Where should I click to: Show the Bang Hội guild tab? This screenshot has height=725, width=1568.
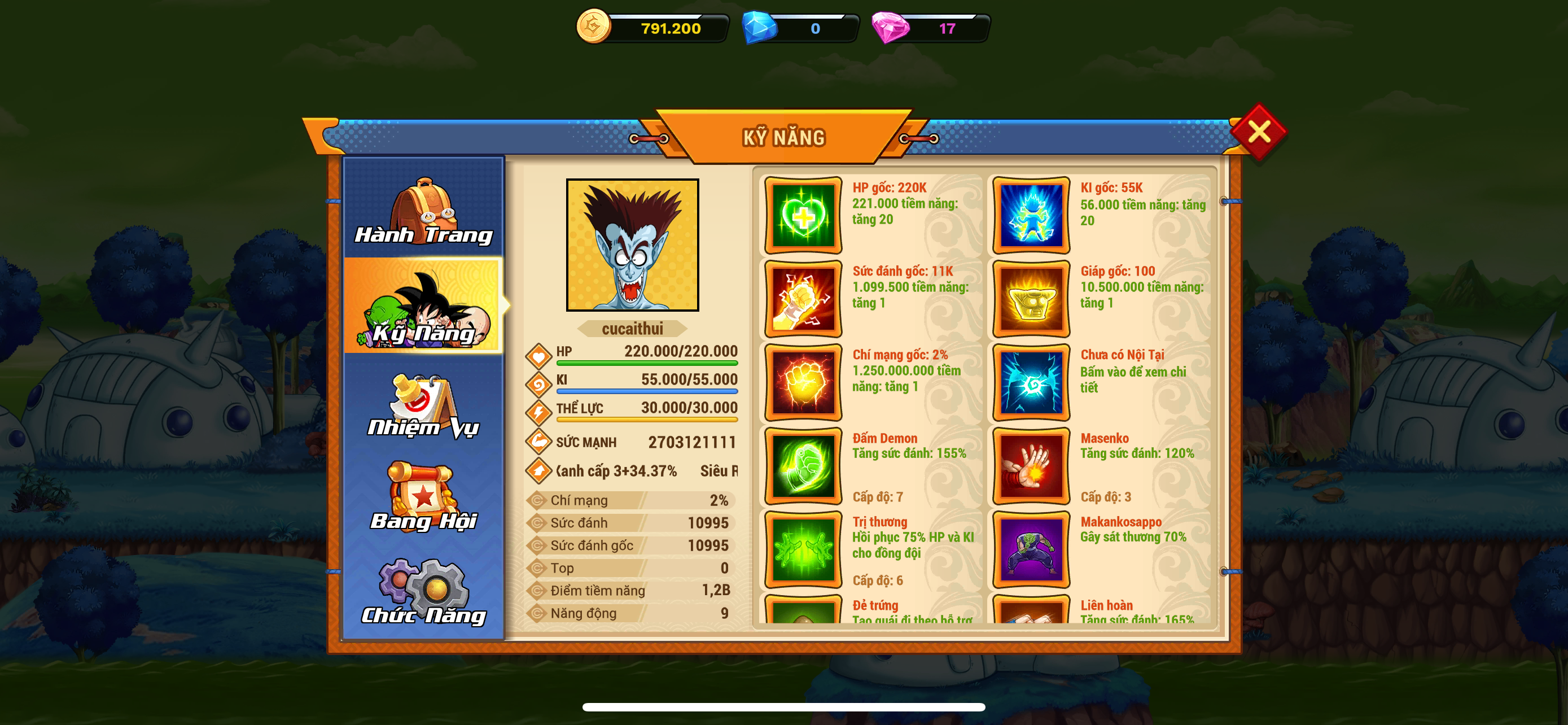[x=424, y=497]
